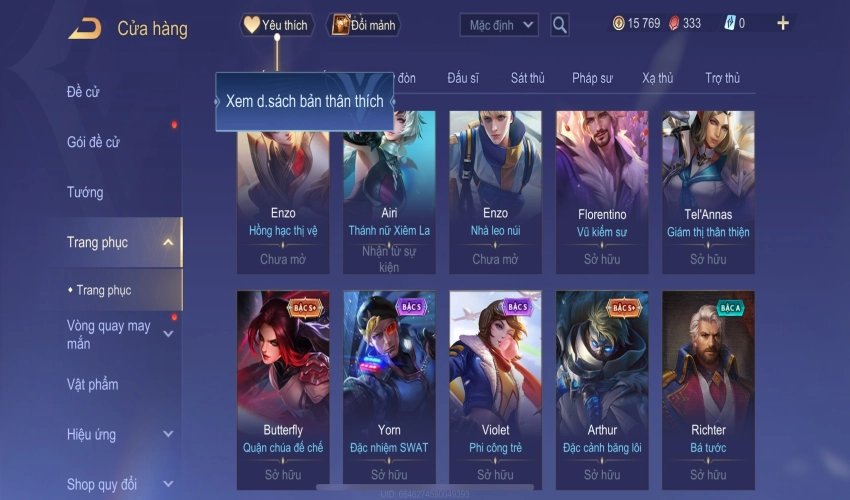Go back using the return arrow
Viewport: 850px width, 500px height.
pos(84,28)
